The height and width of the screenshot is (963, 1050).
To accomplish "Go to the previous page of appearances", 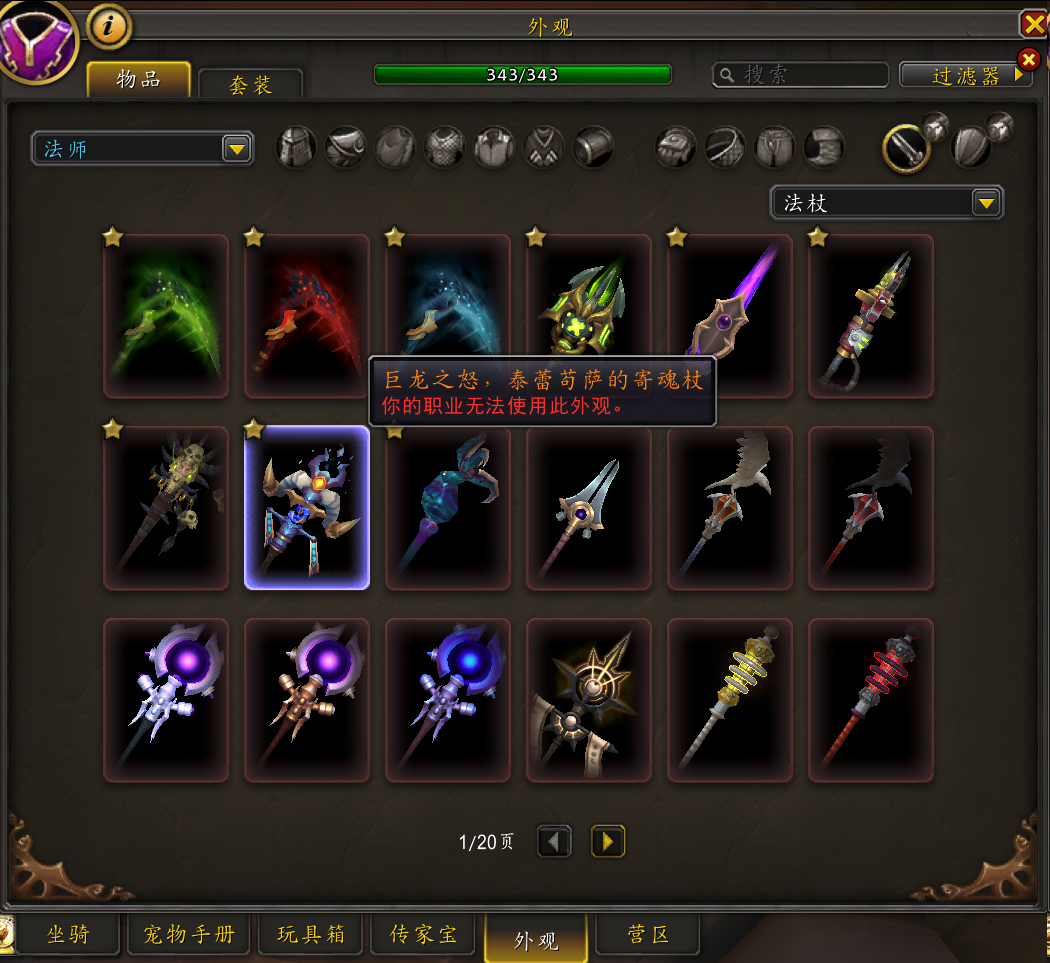I will (554, 841).
